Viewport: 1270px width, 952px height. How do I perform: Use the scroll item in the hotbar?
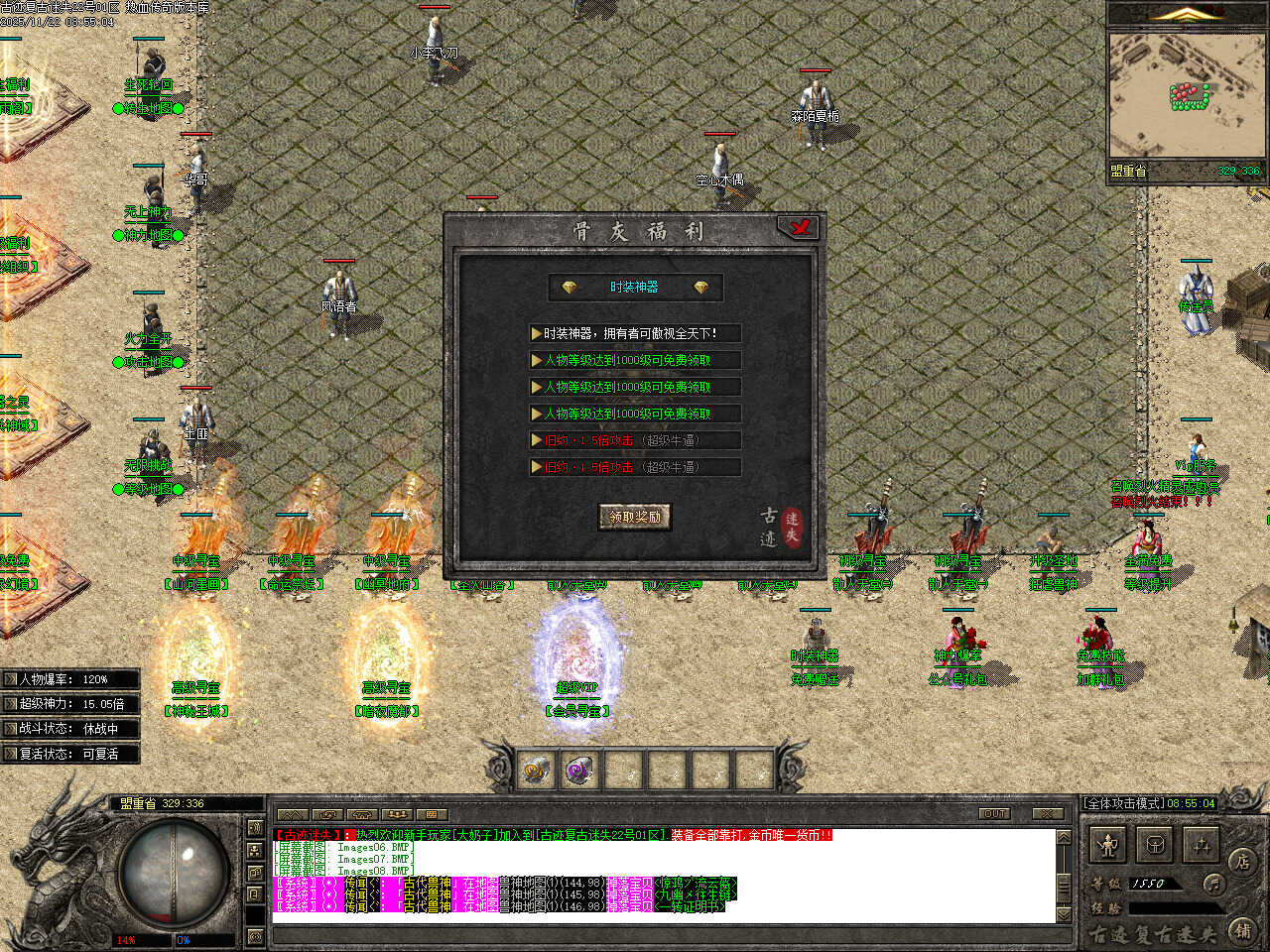click(537, 770)
